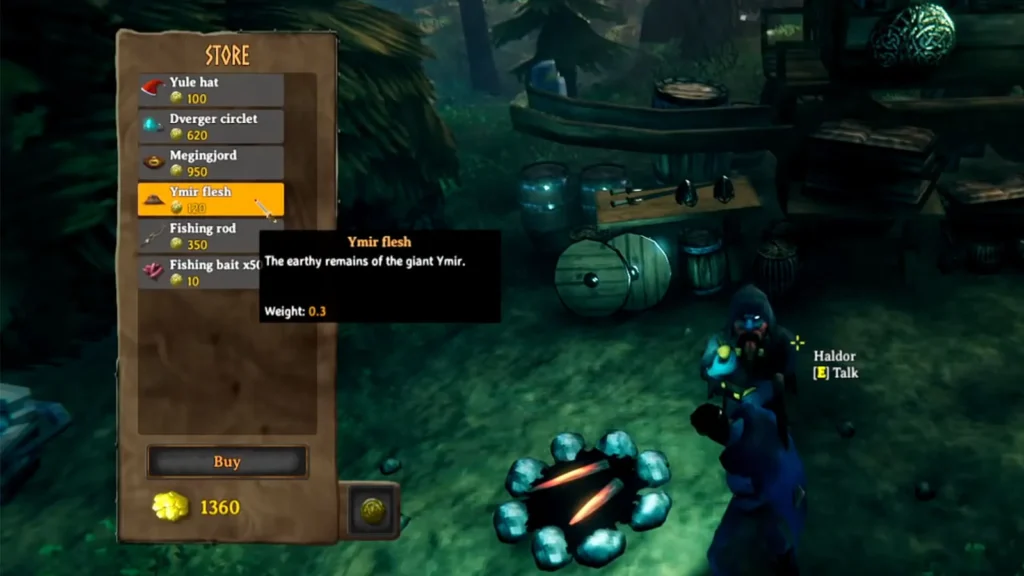Select the Ymir flesh entry

[x=211, y=199]
